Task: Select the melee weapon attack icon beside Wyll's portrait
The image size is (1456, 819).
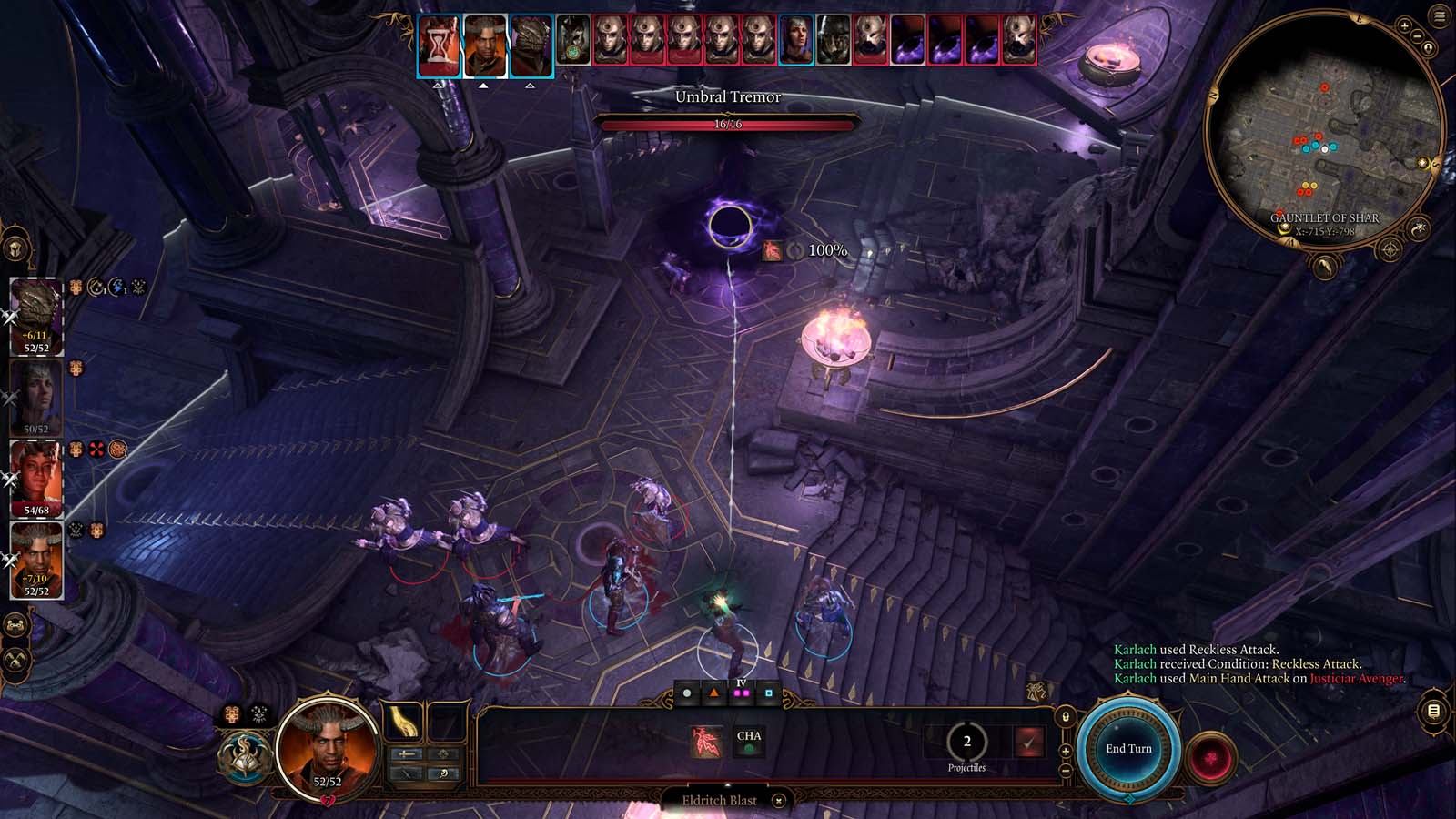Action: click(406, 754)
